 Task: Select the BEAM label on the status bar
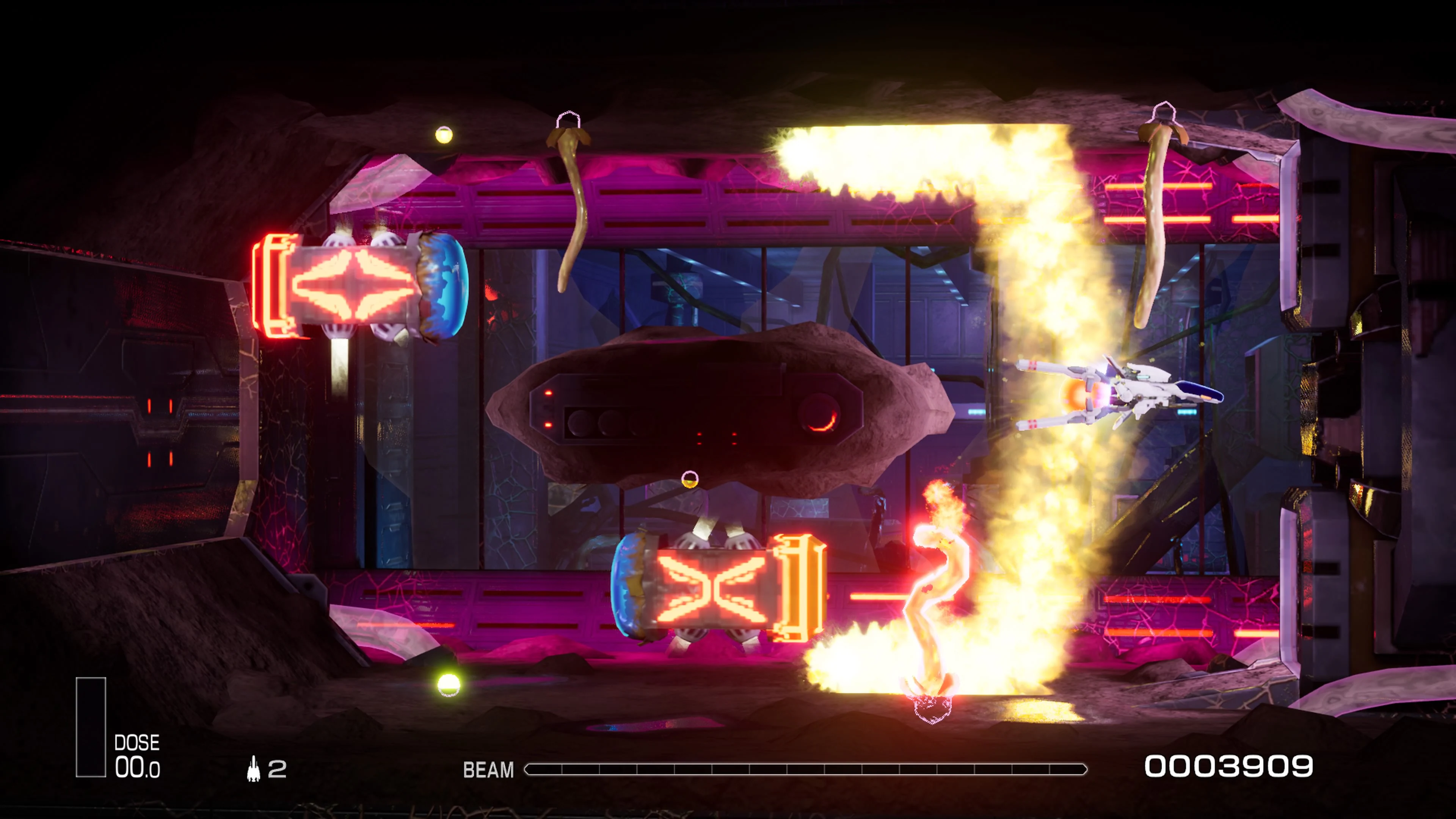click(x=488, y=770)
